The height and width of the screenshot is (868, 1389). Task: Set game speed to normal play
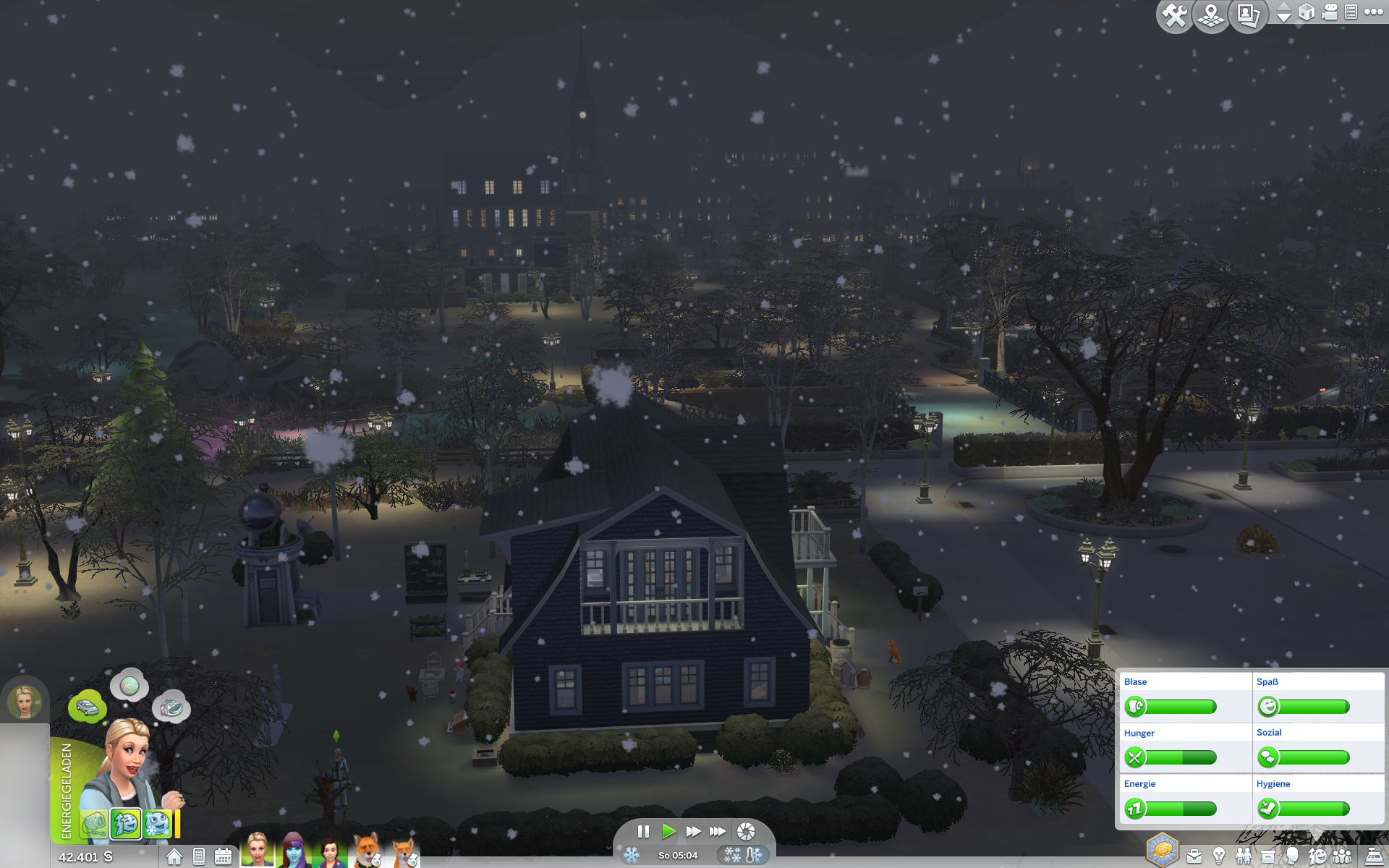tap(668, 831)
